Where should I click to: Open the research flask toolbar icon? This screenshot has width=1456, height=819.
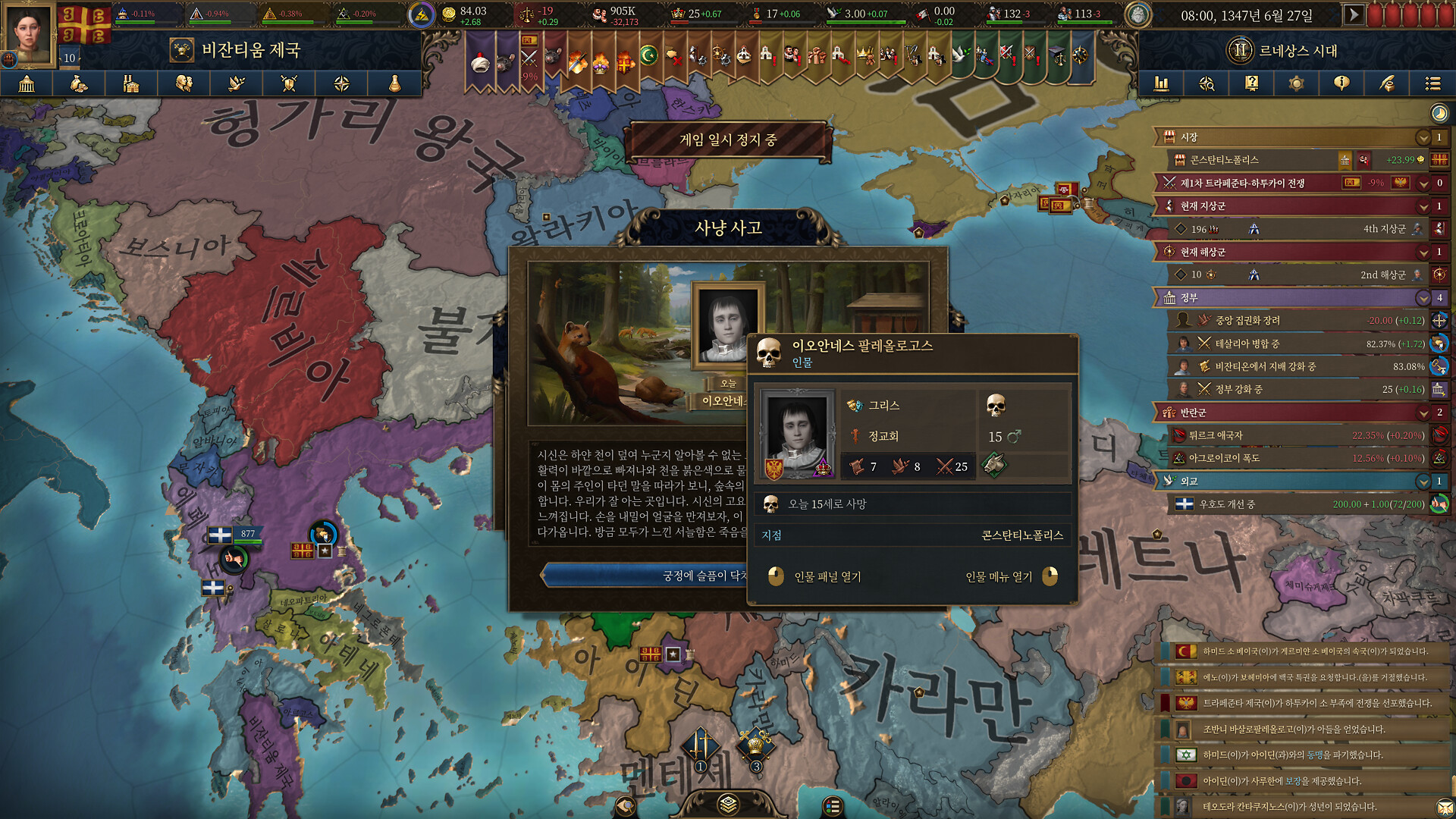tap(394, 83)
